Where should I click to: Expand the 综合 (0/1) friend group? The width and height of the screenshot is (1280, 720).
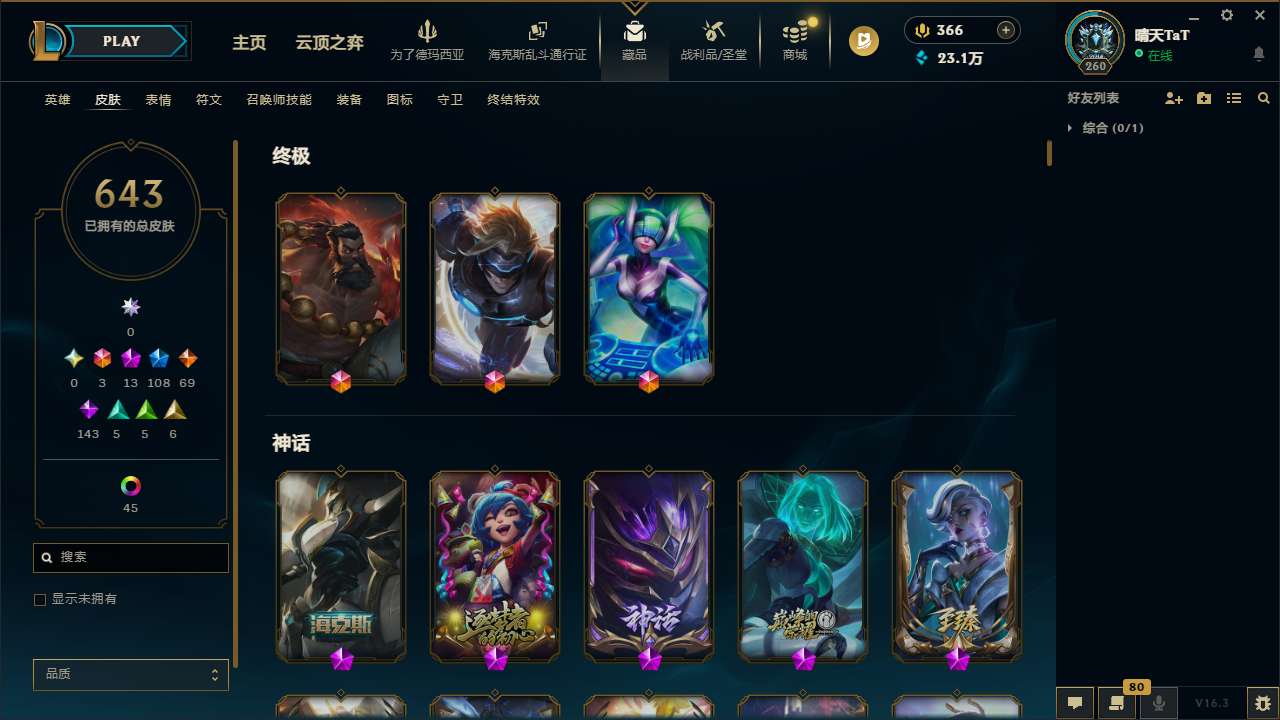point(1071,128)
